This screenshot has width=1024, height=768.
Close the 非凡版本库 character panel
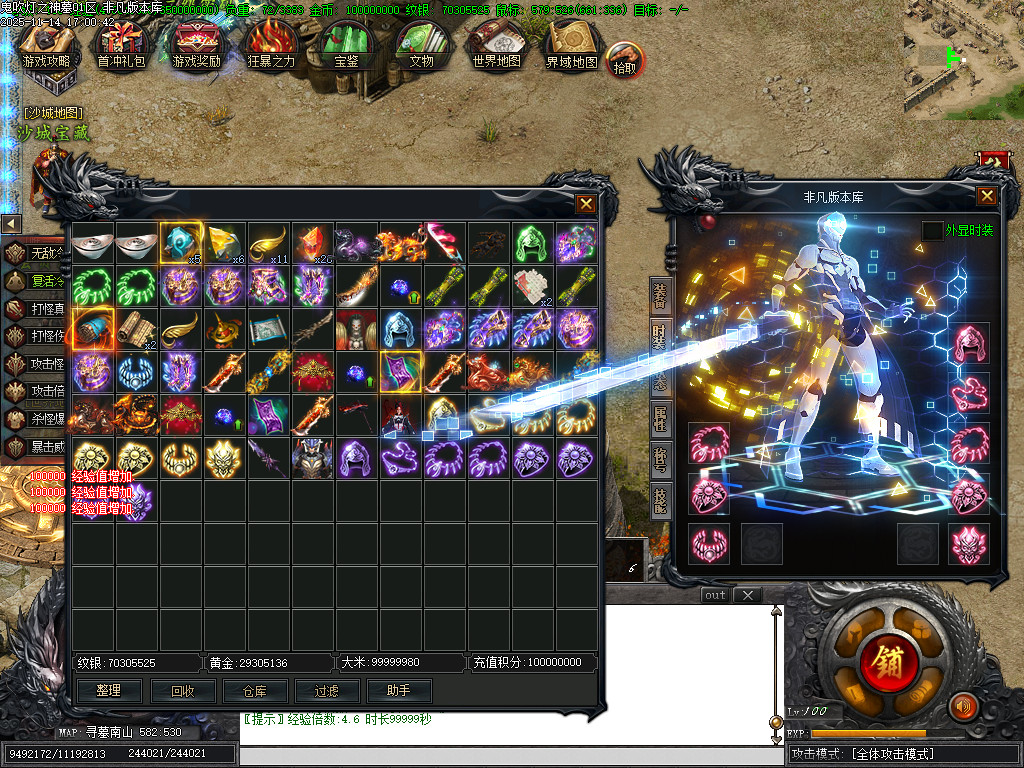click(986, 196)
